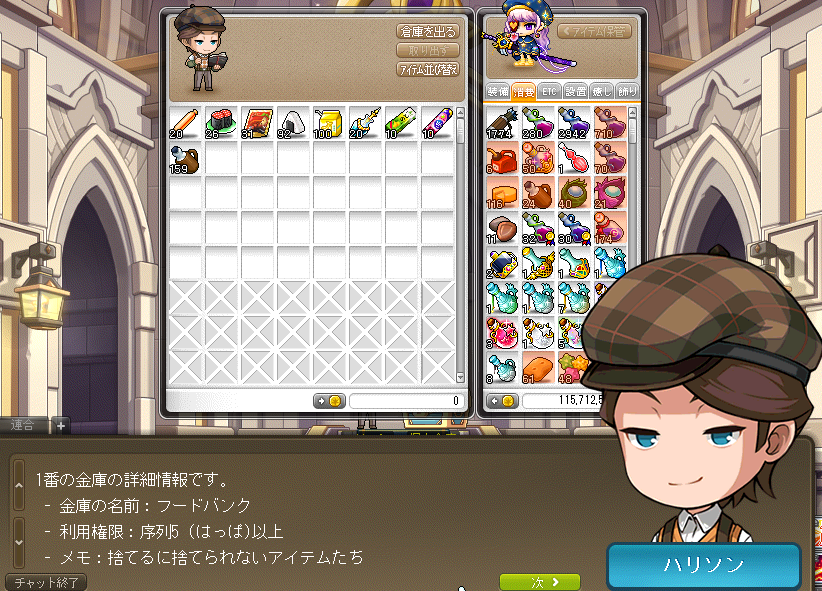Image resolution: width=822 pixels, height=591 pixels.
Task: Switch to the 装備 equipment tab
Action: pyautogui.click(x=498, y=91)
